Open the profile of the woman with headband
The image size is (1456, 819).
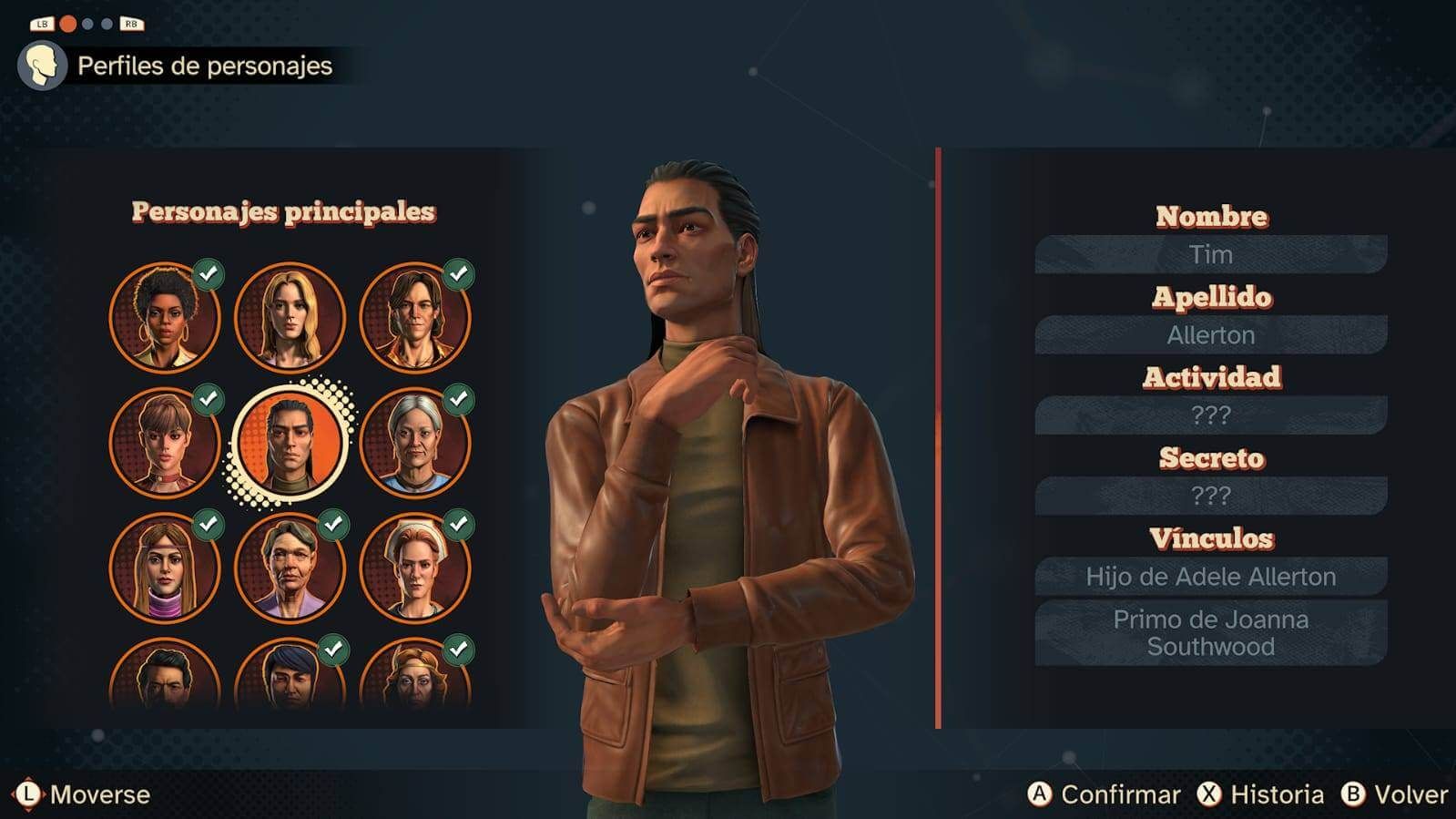[165, 568]
